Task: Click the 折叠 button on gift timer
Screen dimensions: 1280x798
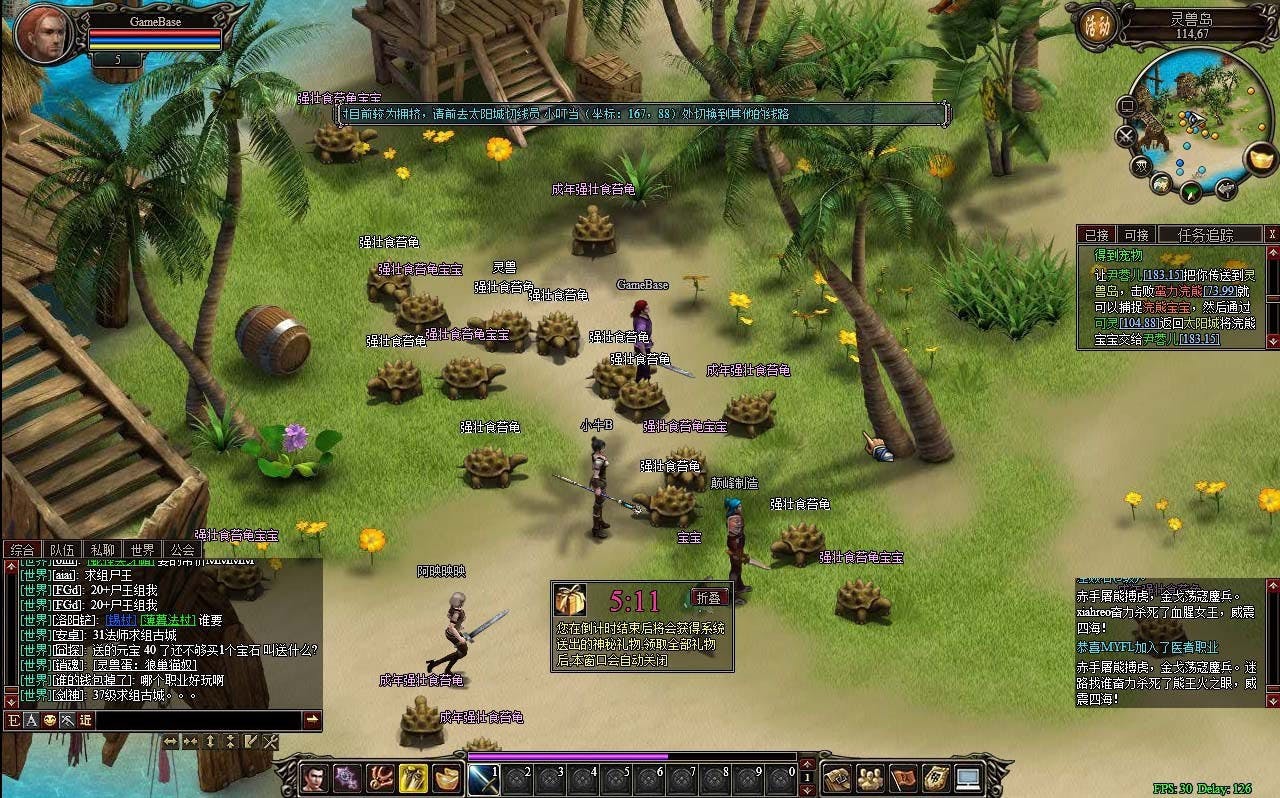Action: 708,597
